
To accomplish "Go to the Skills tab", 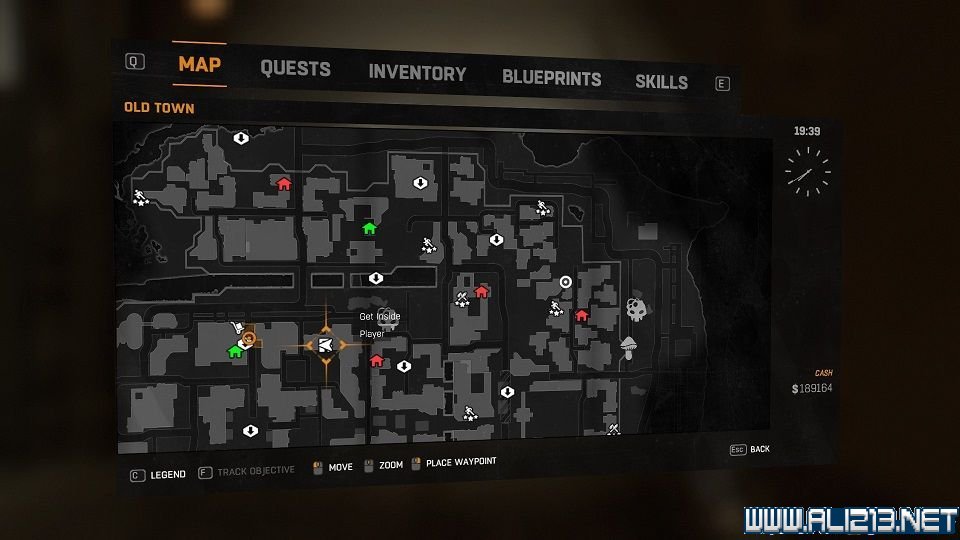I will (x=661, y=82).
